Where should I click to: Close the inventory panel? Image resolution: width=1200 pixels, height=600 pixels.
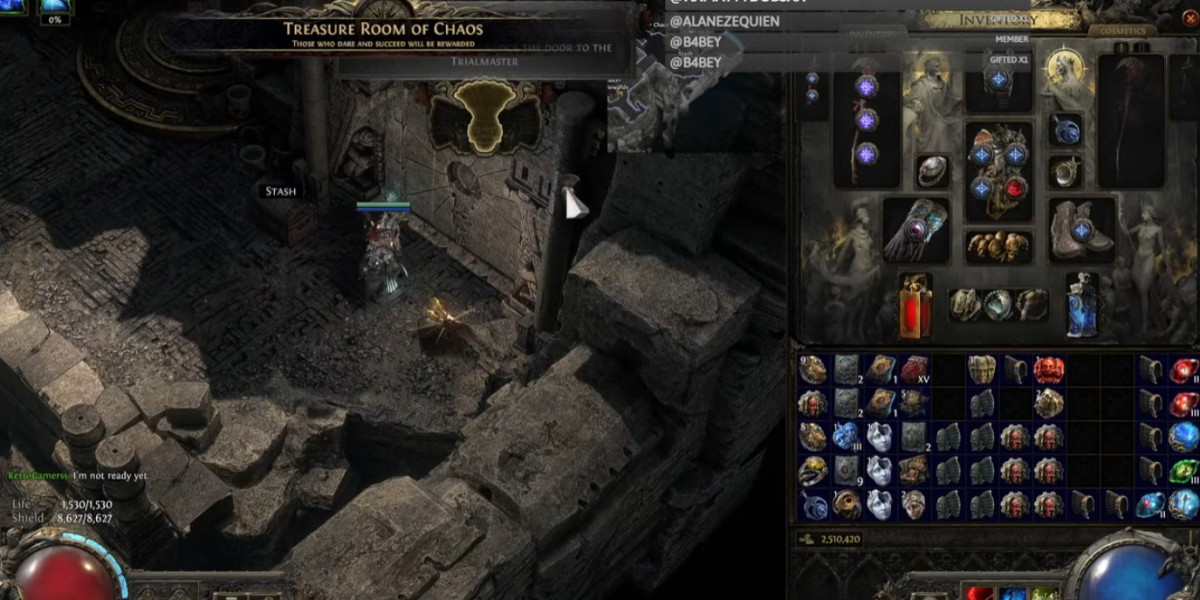click(1191, 18)
